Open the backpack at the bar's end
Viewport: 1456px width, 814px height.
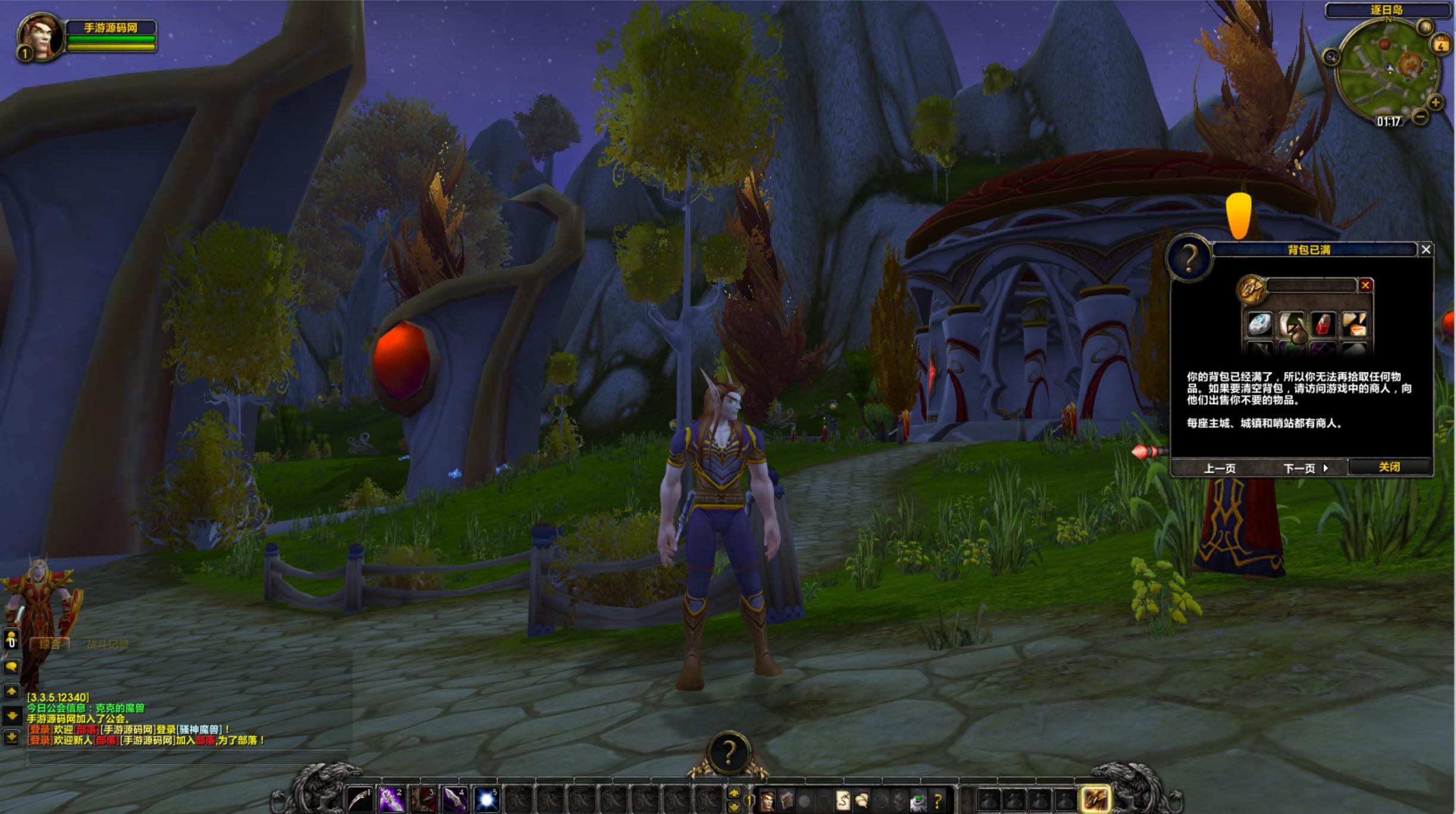point(1095,799)
